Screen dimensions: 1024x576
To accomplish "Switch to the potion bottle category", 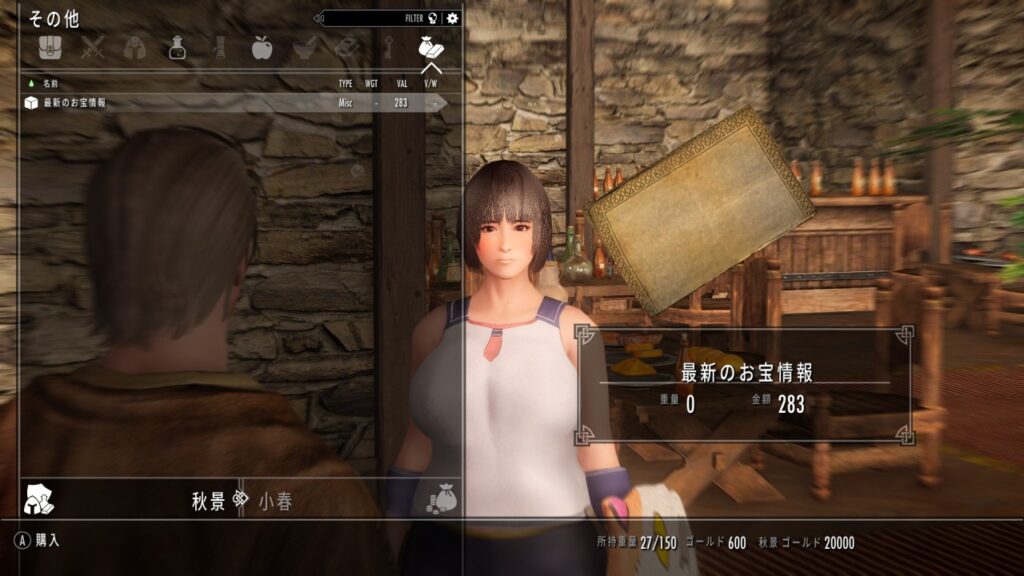I will click(178, 47).
